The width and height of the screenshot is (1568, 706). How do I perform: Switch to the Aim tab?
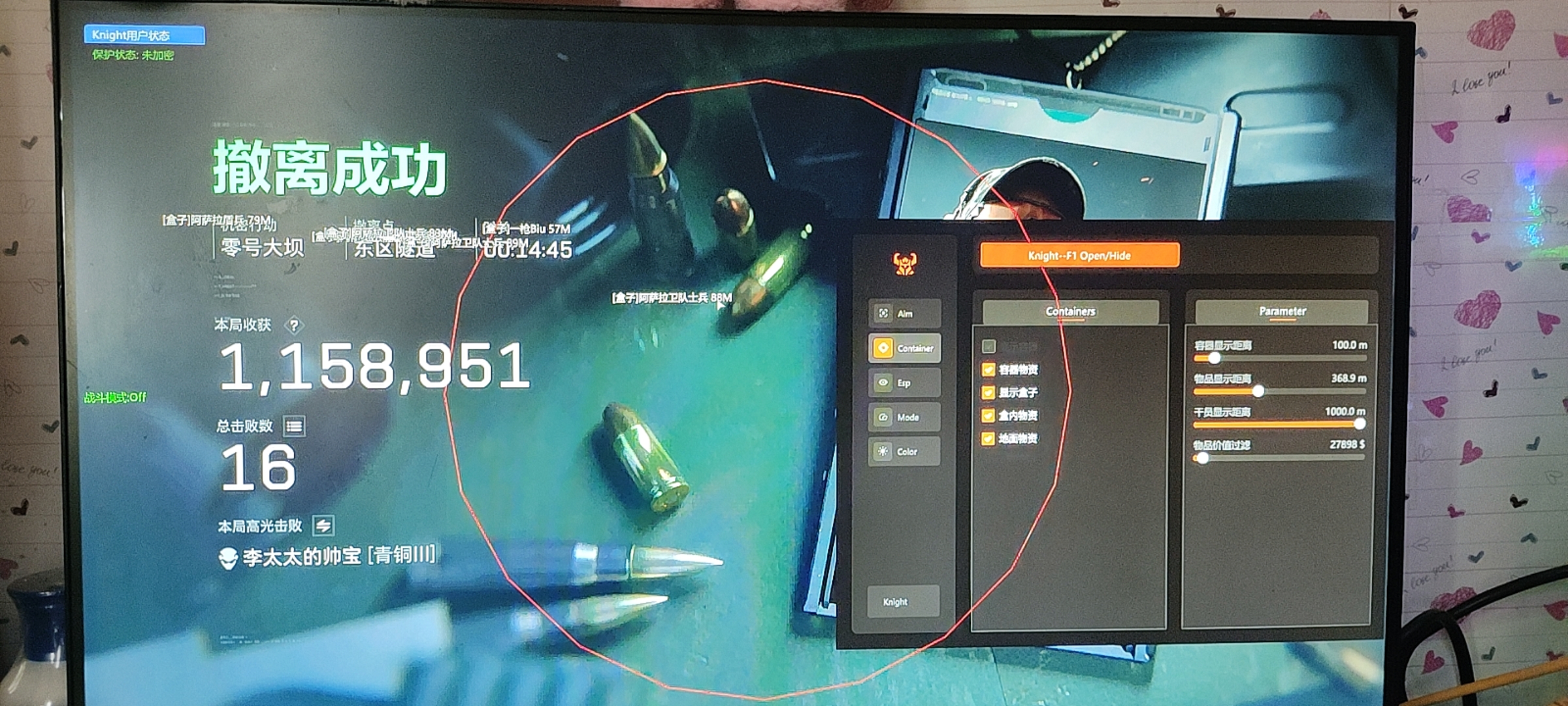pyautogui.click(x=904, y=314)
